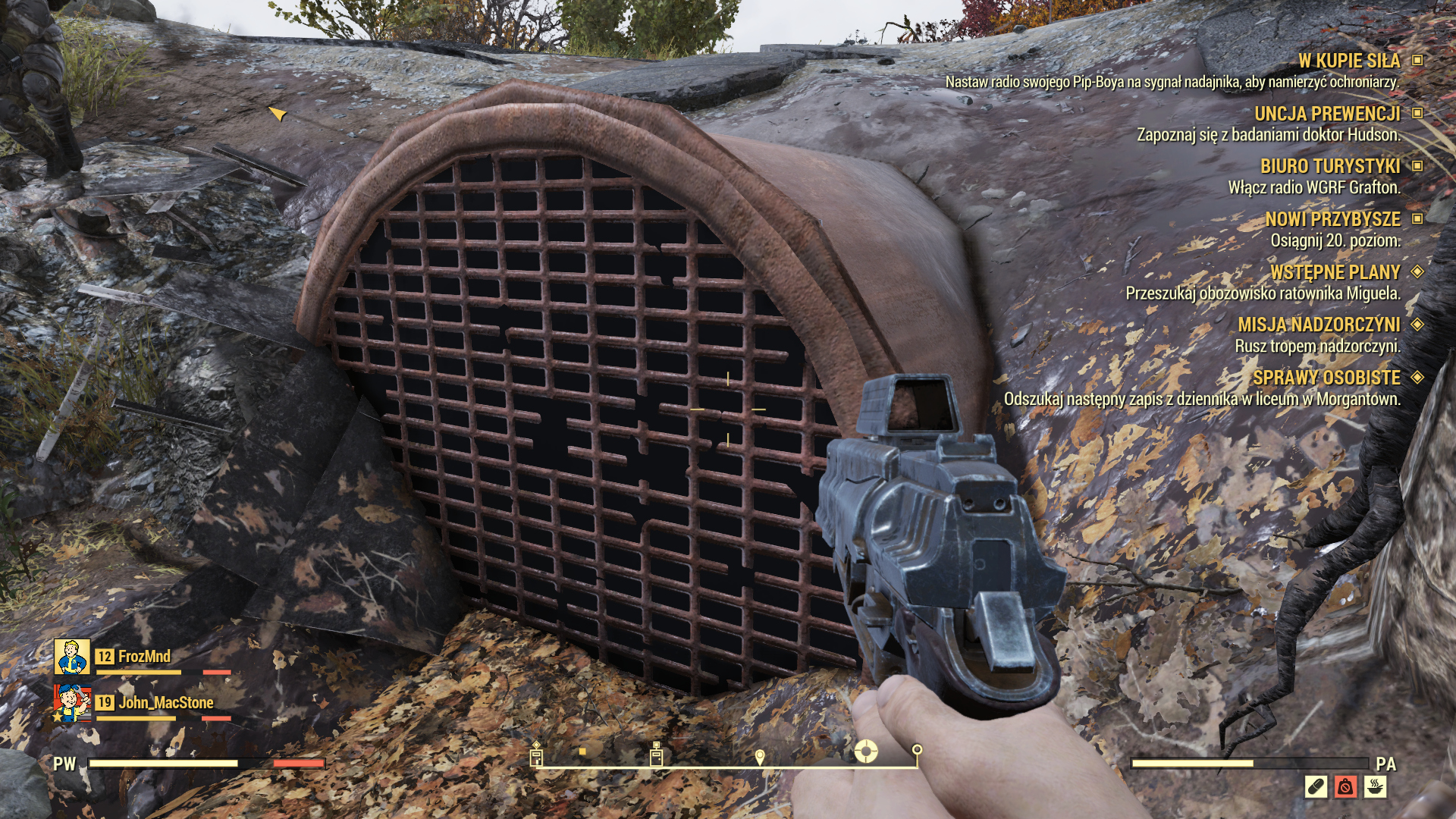The image size is (1456, 819).
Task: Click John_MacStone's mechanic portrait in team list
Action: click(72, 703)
